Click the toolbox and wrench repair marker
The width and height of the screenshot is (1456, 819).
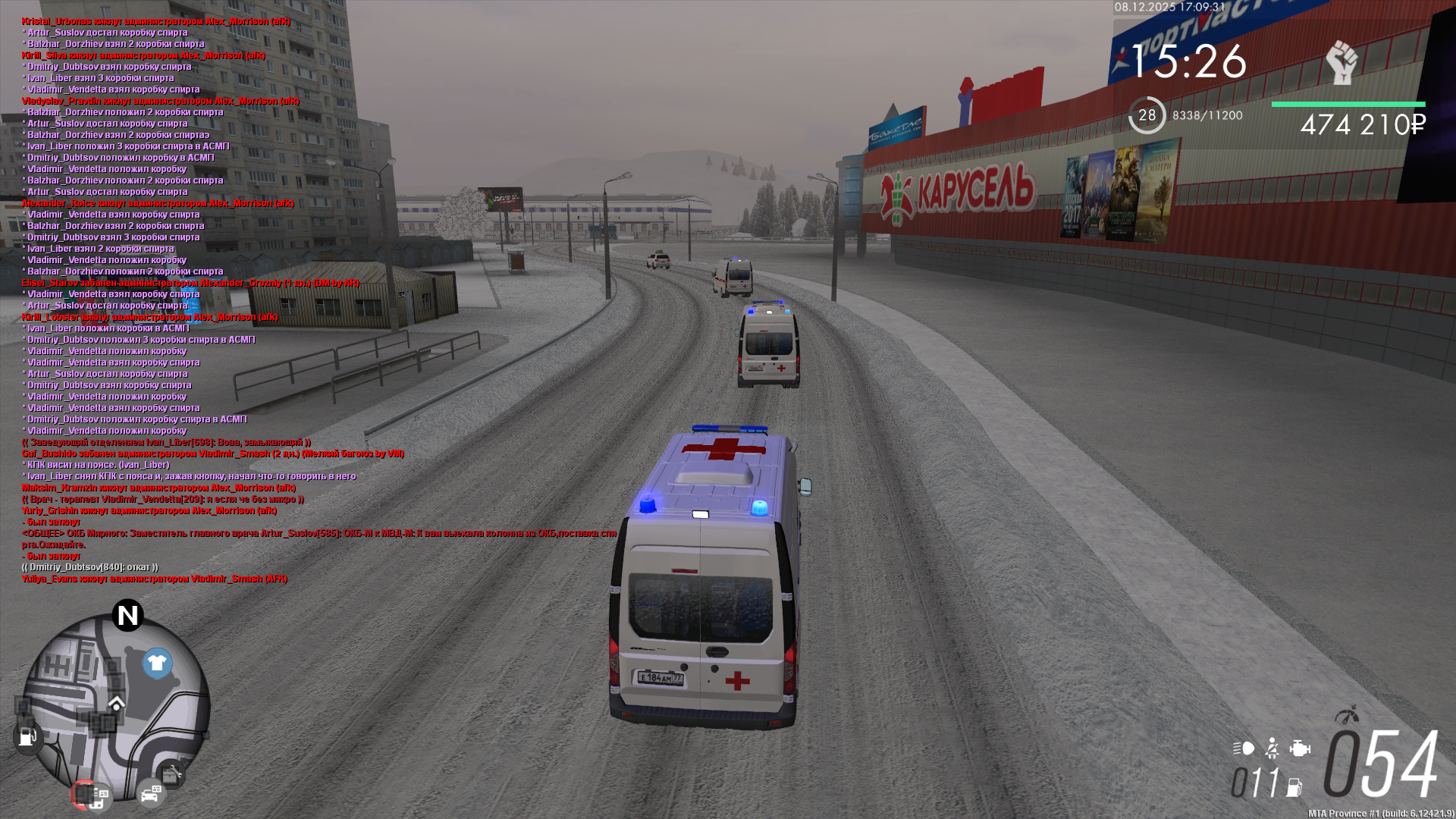pos(172,774)
